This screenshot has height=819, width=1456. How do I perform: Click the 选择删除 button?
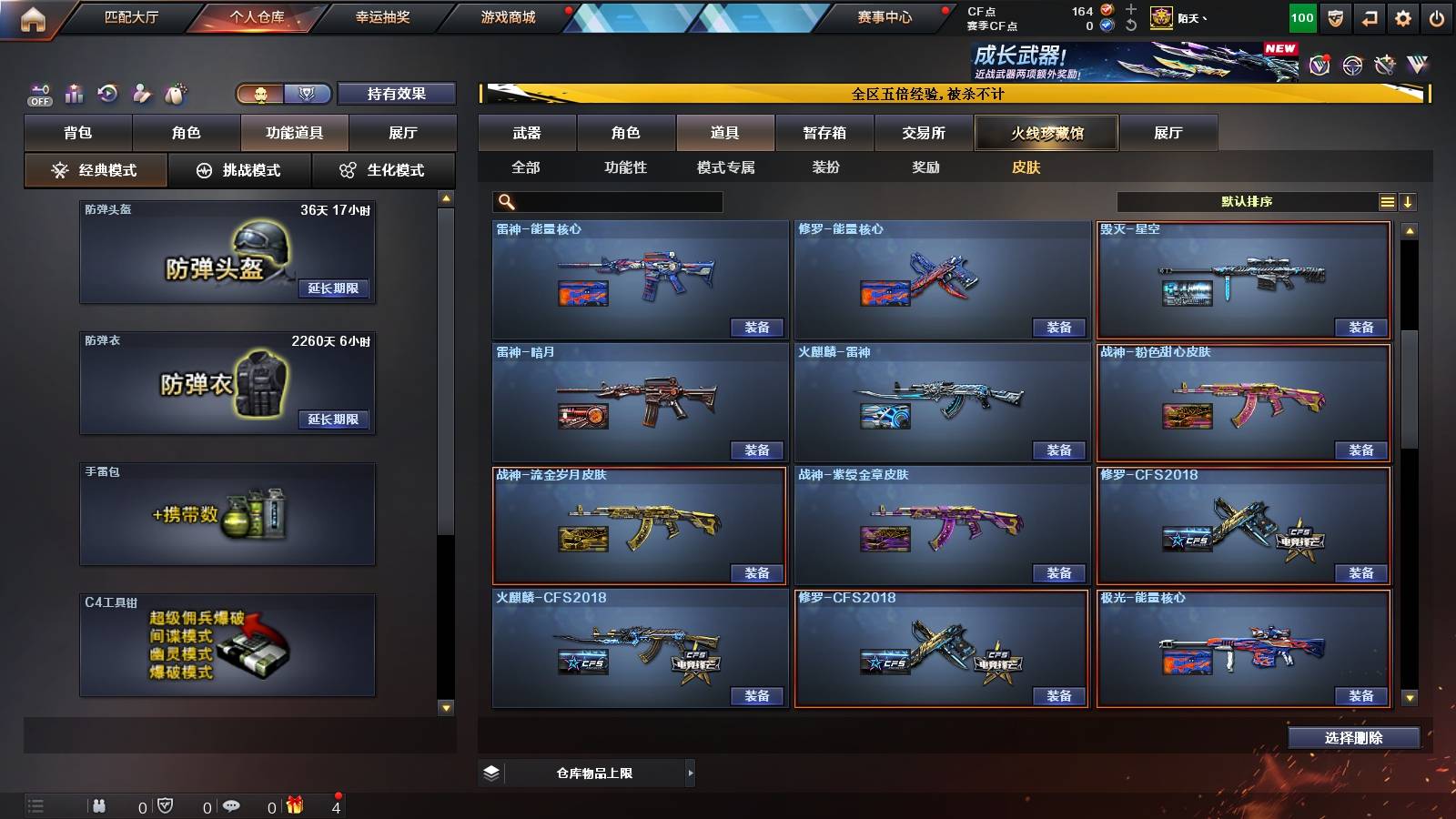1355,737
